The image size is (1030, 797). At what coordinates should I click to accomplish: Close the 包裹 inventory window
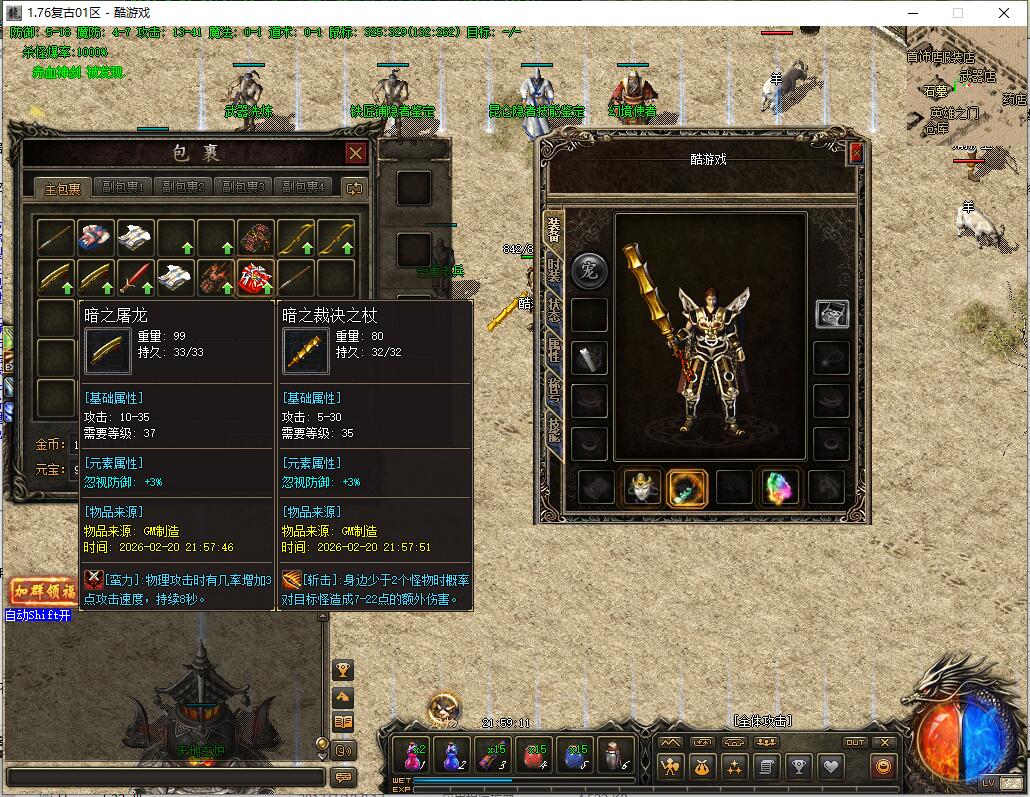(355, 153)
